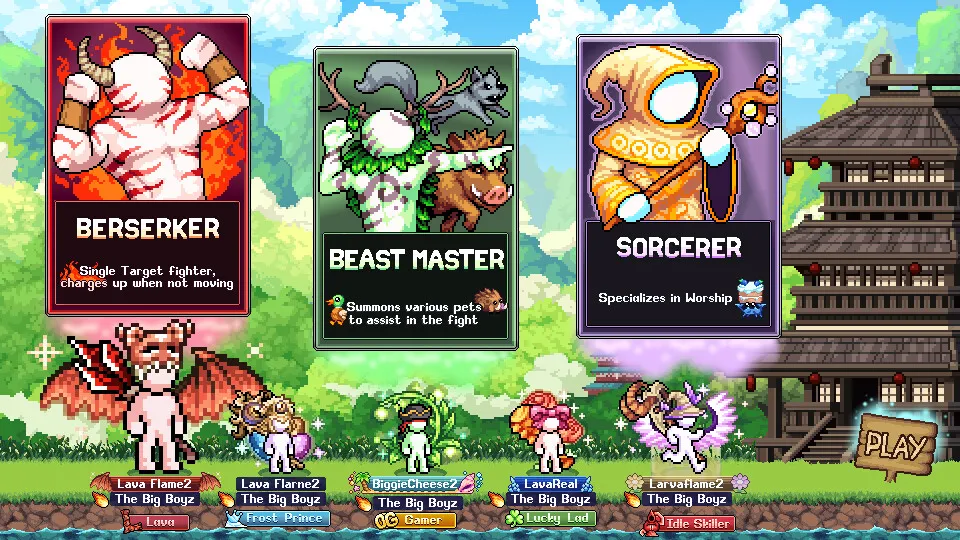Choose the Beast Master class card
This screenshot has height=540, width=960.
tap(416, 198)
